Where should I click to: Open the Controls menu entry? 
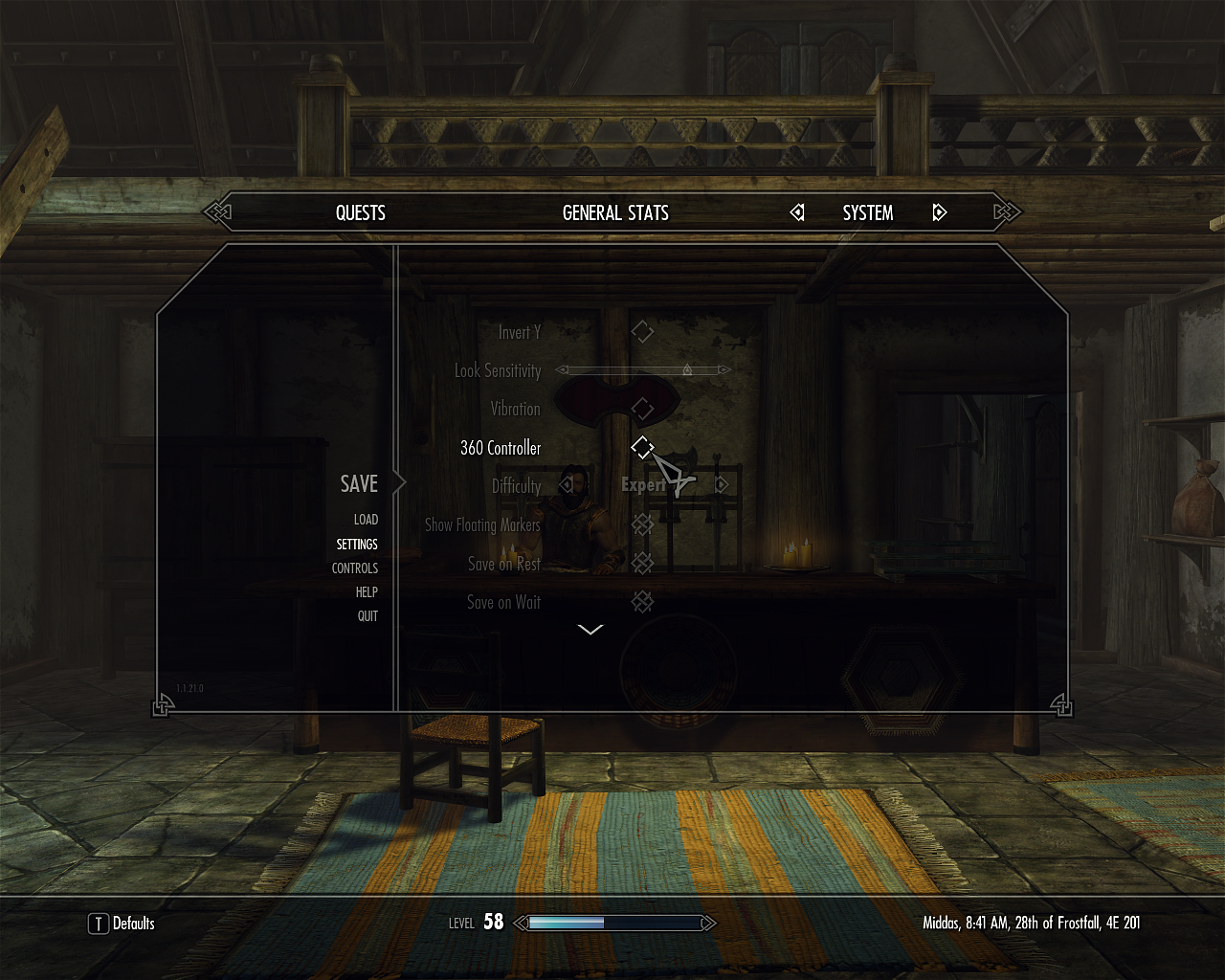coord(355,568)
